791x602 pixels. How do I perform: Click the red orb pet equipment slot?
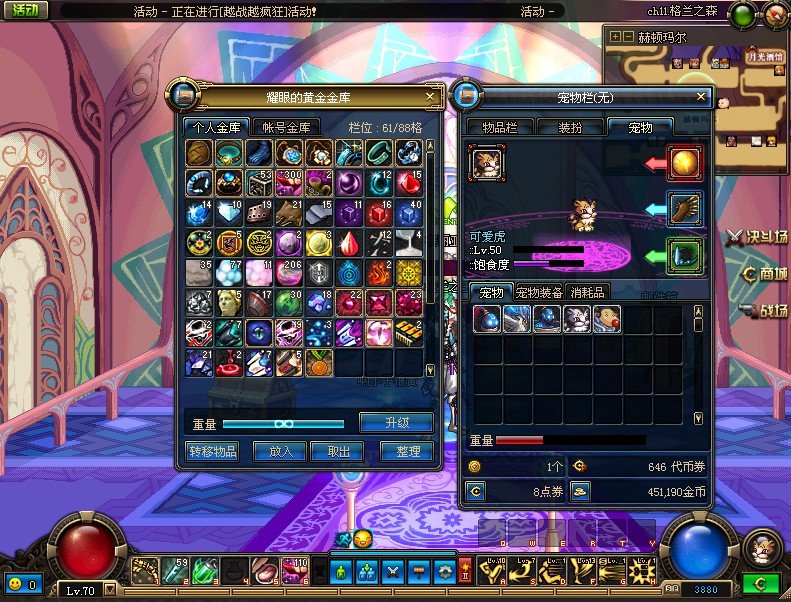point(685,162)
